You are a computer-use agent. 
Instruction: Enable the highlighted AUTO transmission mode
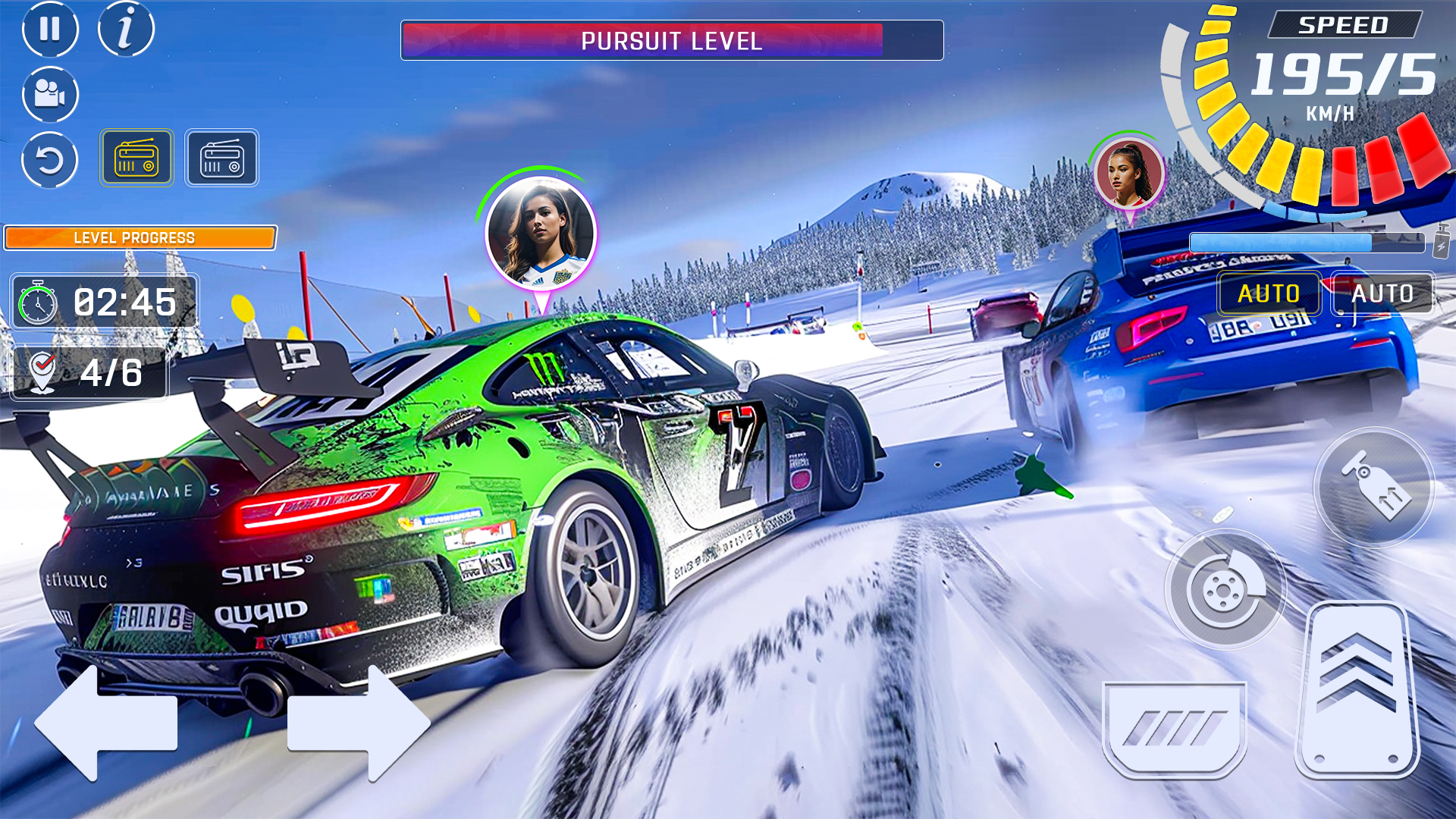1269,293
